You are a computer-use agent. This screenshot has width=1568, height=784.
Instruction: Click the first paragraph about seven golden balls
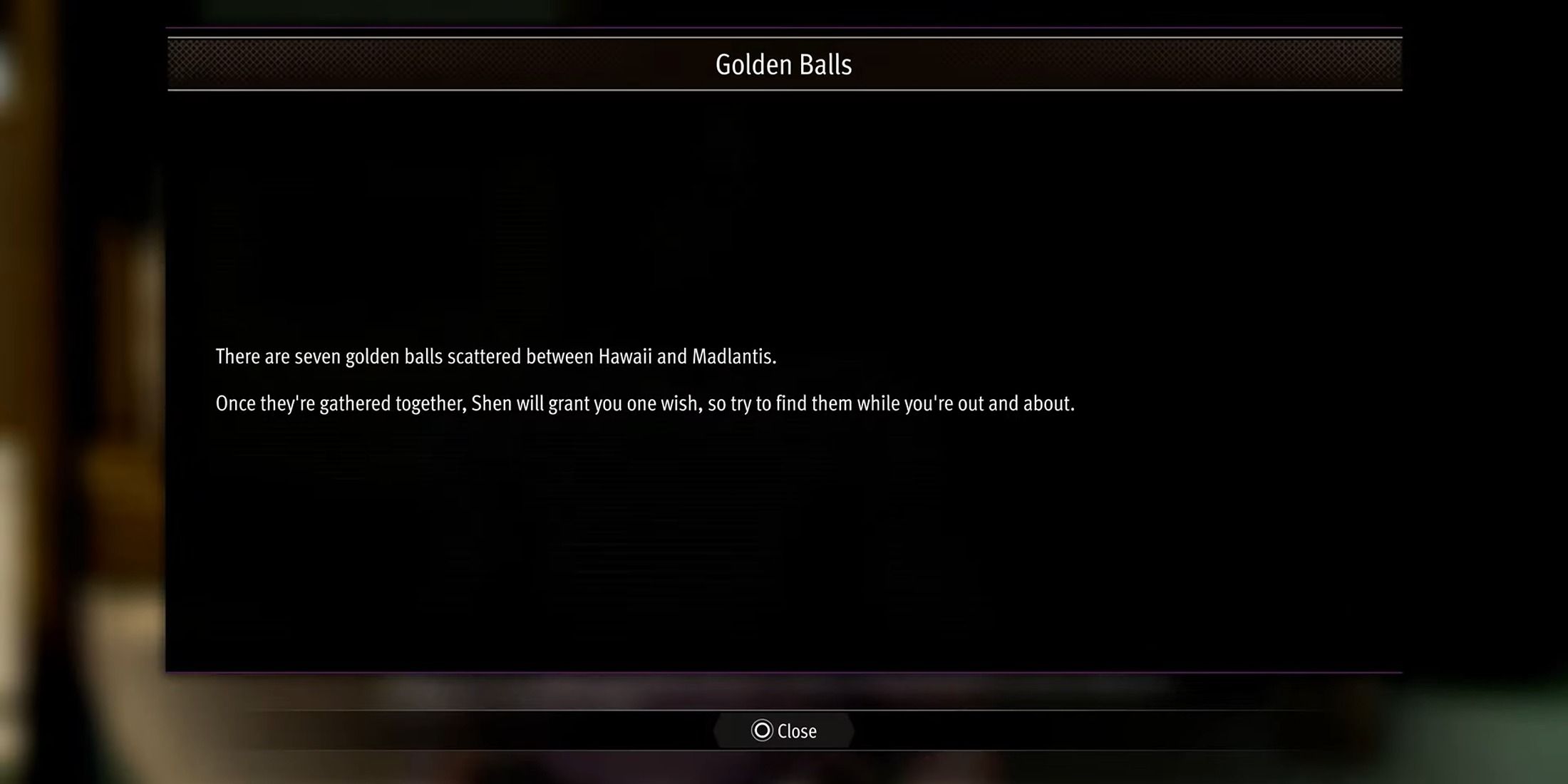point(497,356)
